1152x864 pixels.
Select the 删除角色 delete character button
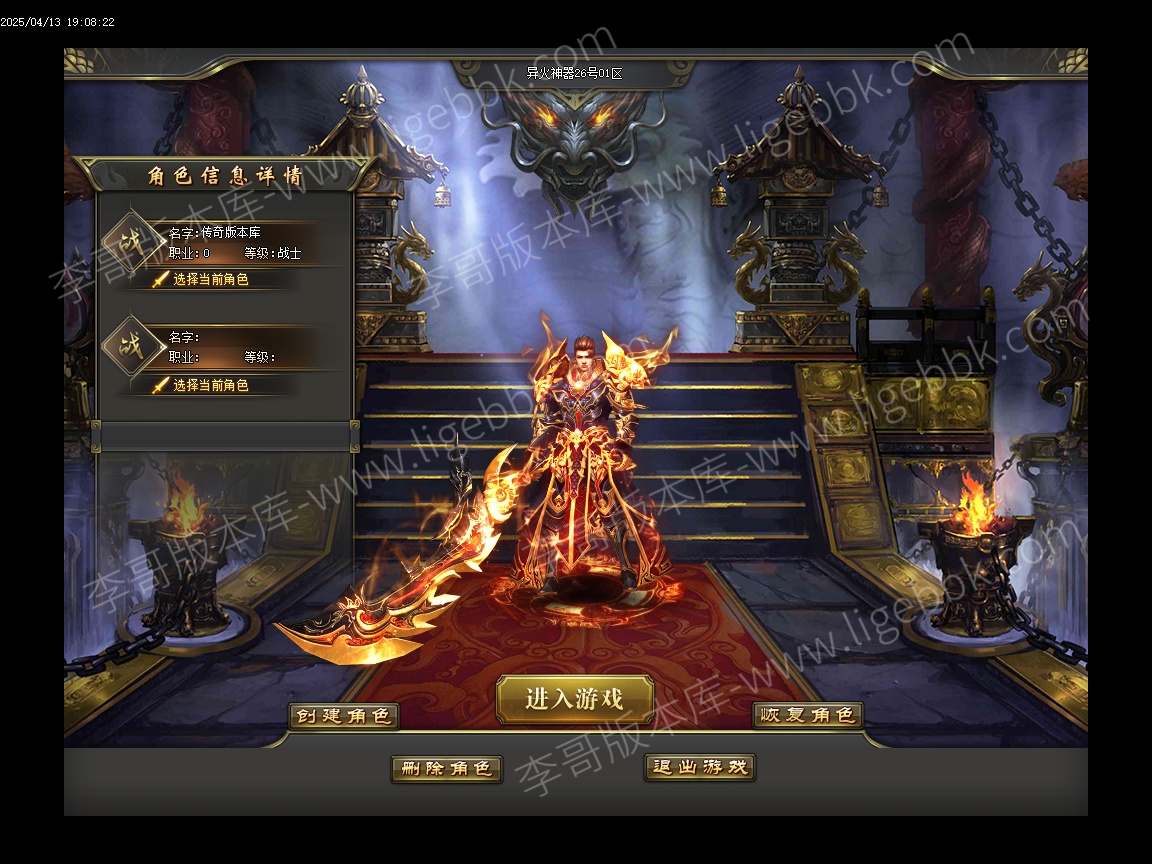446,768
